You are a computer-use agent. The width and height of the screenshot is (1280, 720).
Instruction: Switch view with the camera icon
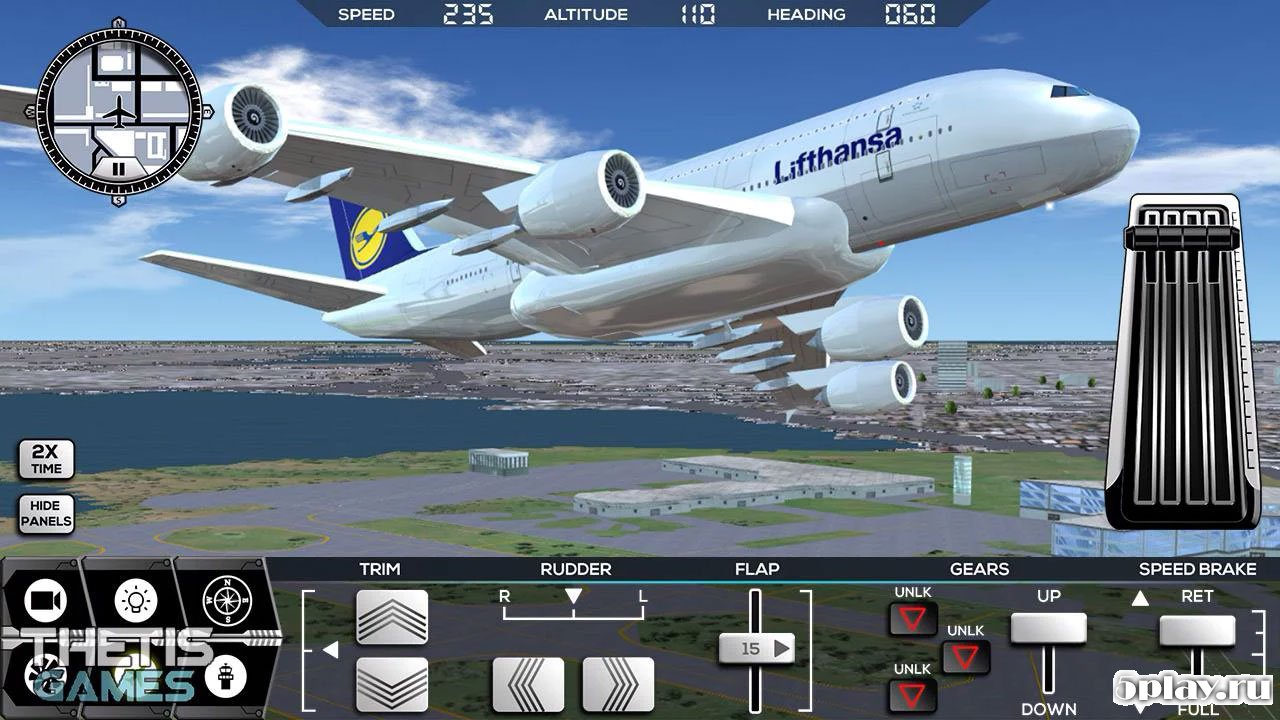(44, 600)
